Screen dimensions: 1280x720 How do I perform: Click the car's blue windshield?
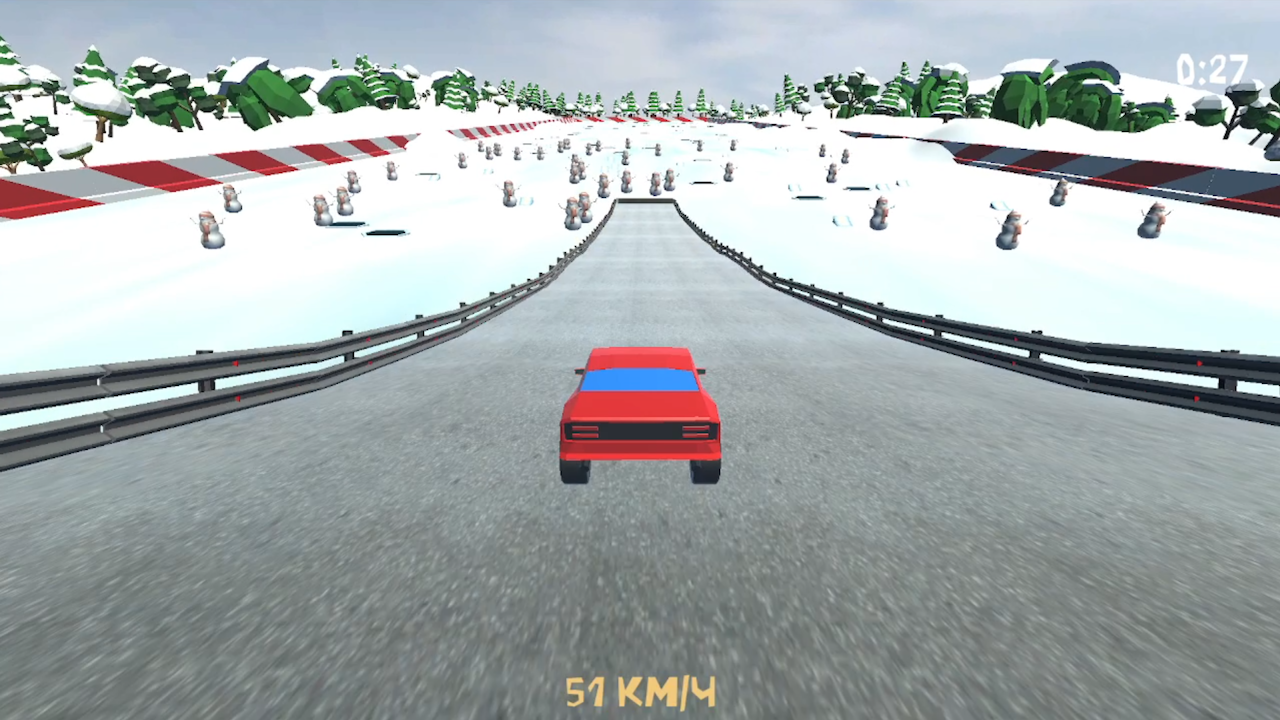pos(638,379)
